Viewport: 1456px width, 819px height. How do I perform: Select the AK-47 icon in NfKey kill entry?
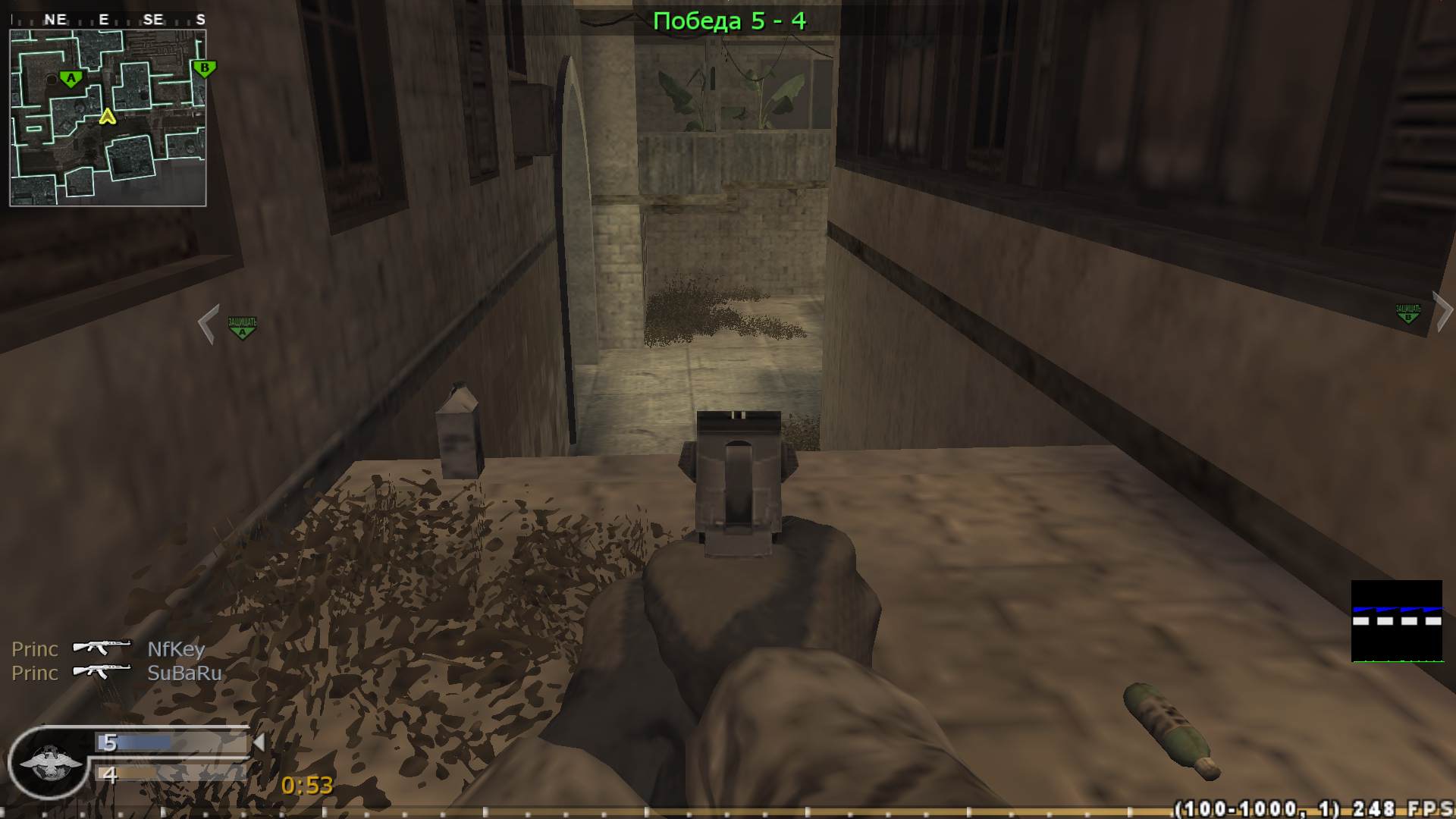(102, 649)
